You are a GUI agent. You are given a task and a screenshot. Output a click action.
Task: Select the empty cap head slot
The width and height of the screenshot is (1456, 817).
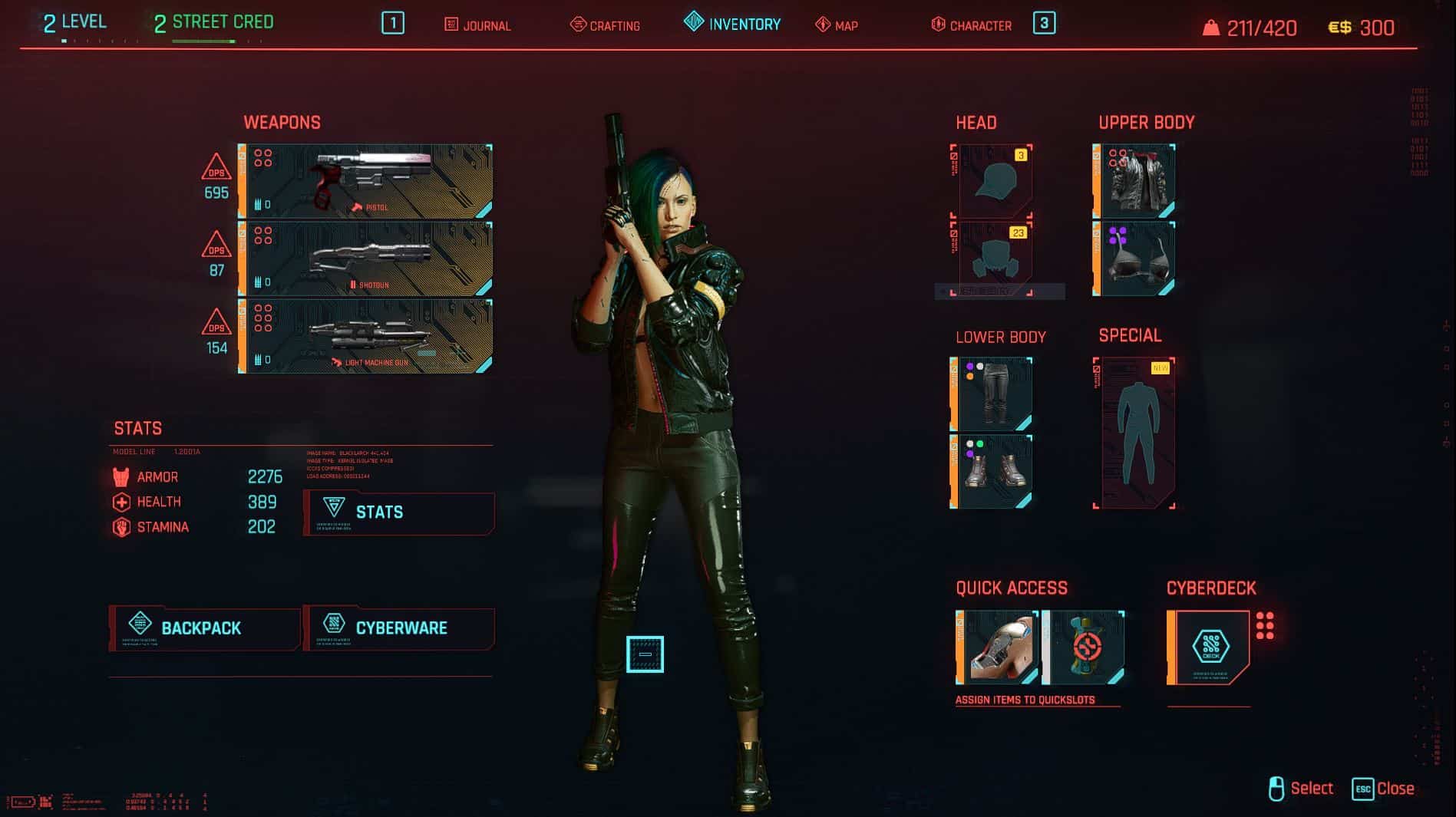(x=992, y=181)
